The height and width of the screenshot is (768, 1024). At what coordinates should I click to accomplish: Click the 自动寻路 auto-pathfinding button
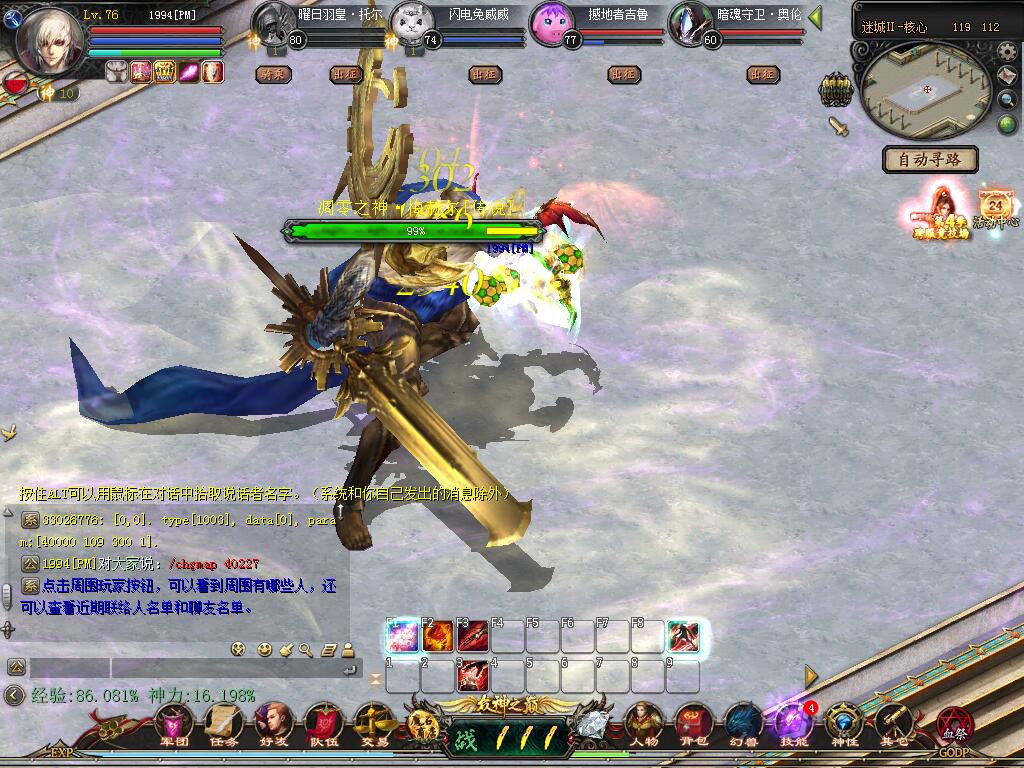(x=930, y=159)
